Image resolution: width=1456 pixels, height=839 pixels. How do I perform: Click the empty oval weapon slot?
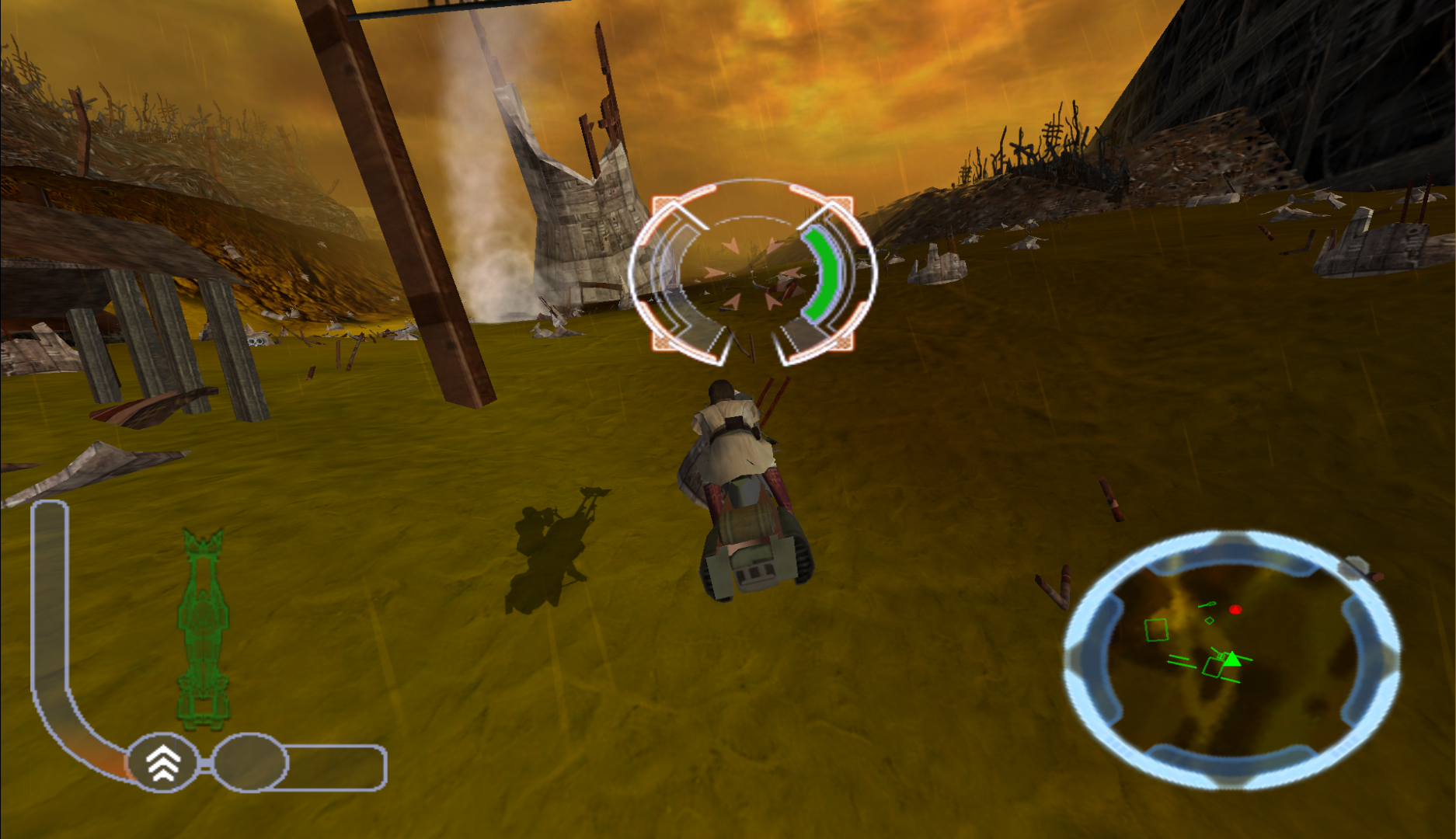coord(250,763)
